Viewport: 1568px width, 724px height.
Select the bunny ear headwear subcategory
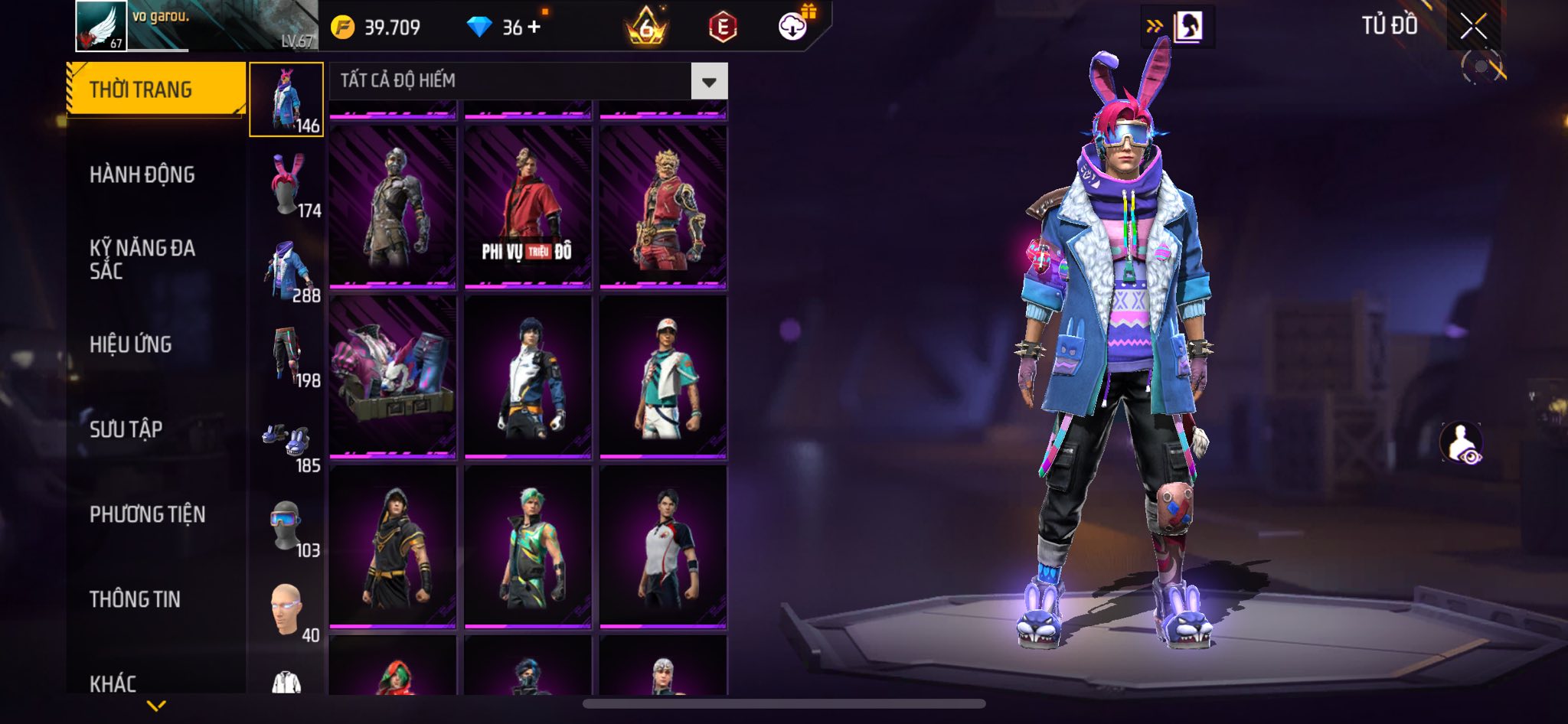coord(287,185)
